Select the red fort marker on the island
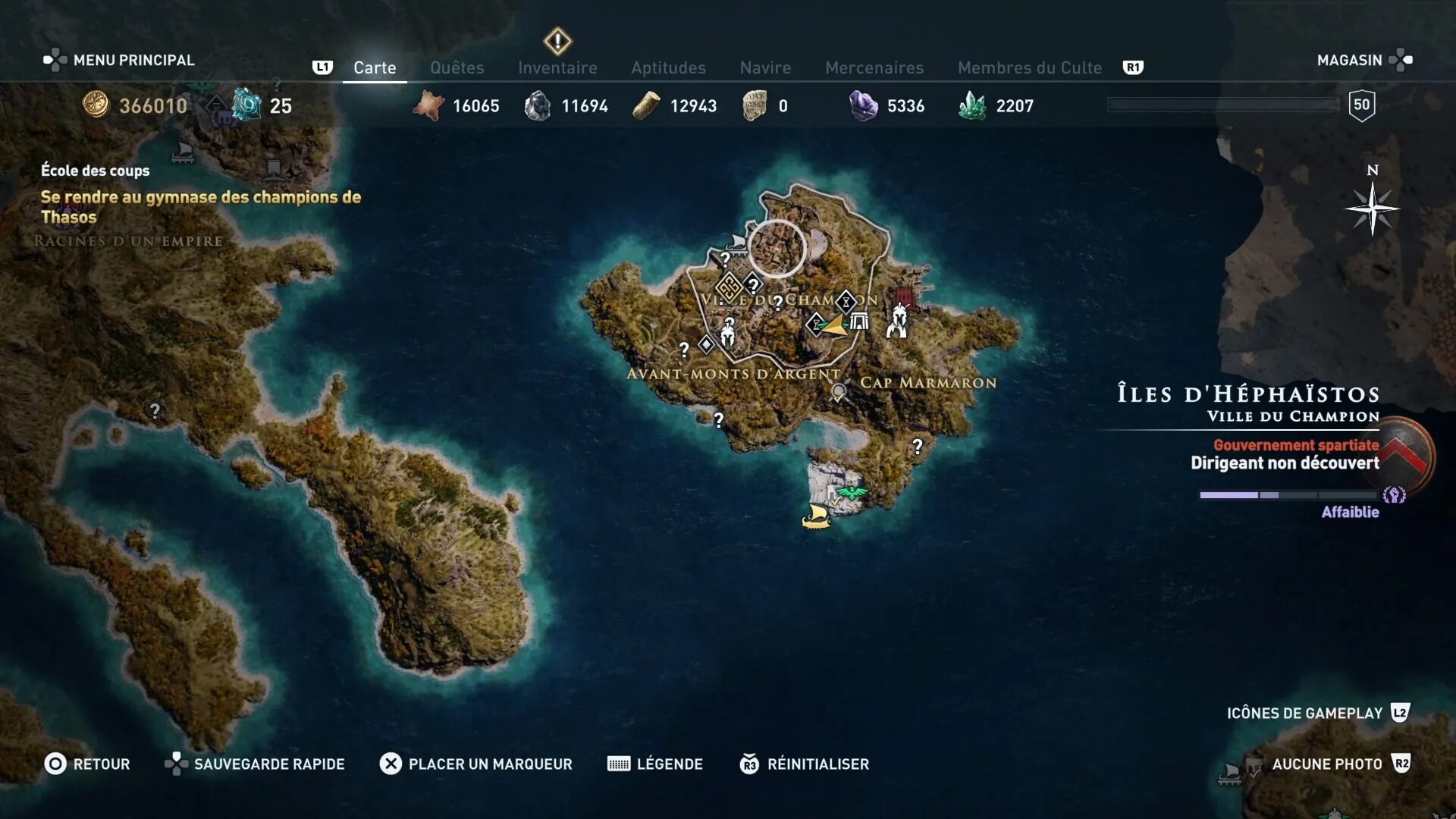Screen dimensions: 1456x819 [905, 297]
